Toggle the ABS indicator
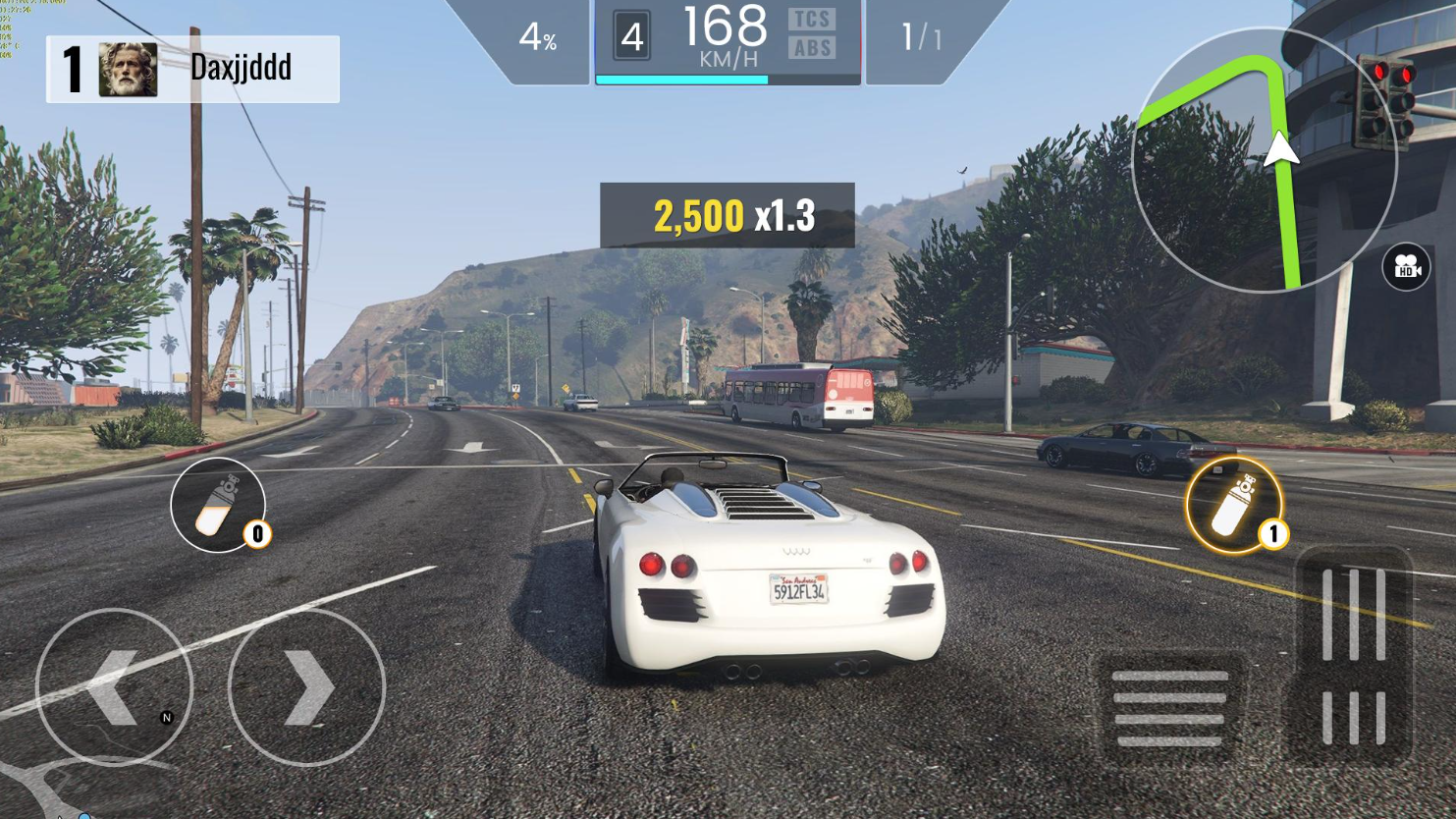 [x=812, y=48]
